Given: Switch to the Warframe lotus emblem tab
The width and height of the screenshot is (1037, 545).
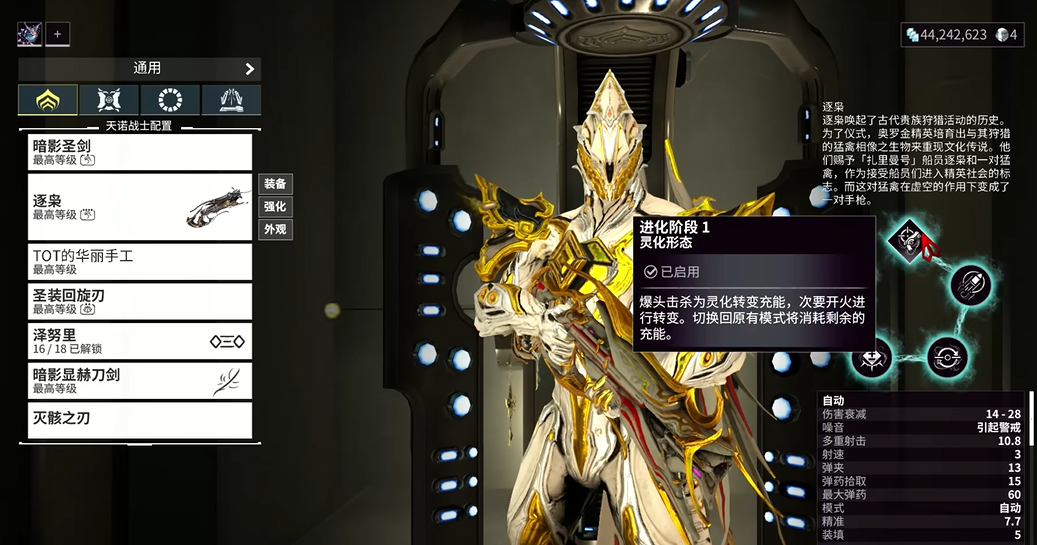Looking at the screenshot, I should (x=47, y=100).
